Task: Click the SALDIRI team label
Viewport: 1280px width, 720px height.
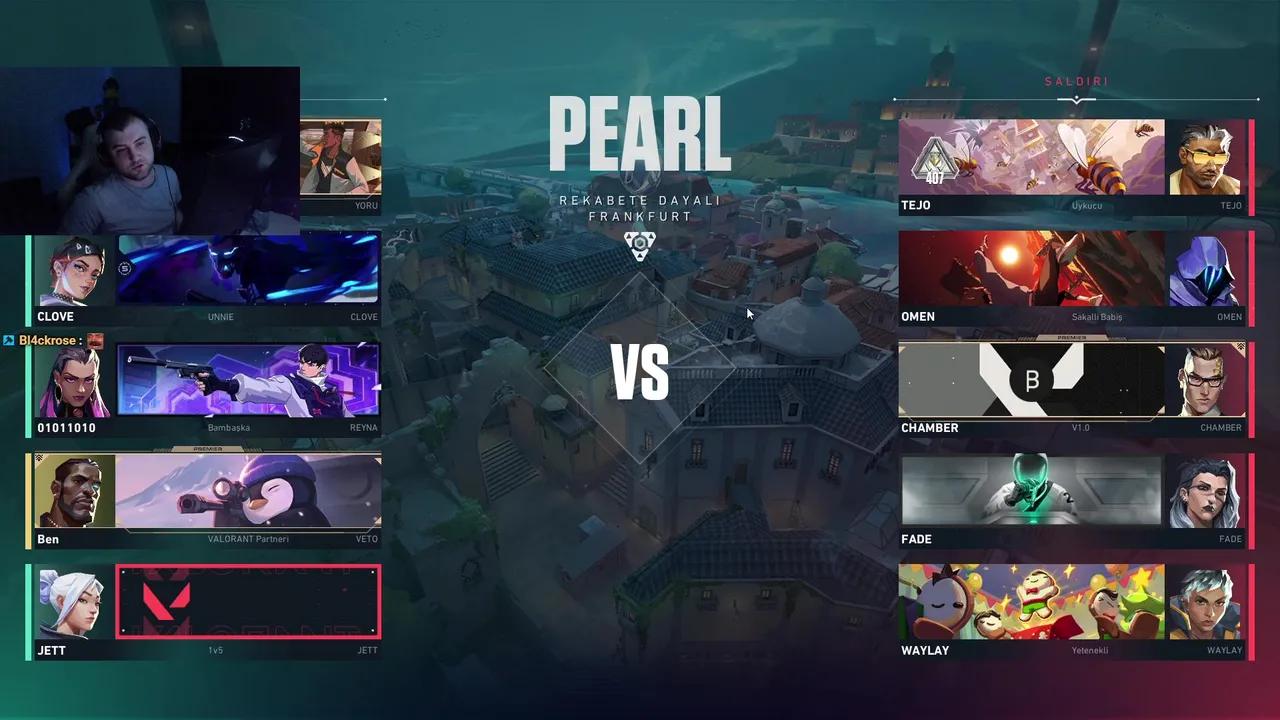Action: 1075,81
